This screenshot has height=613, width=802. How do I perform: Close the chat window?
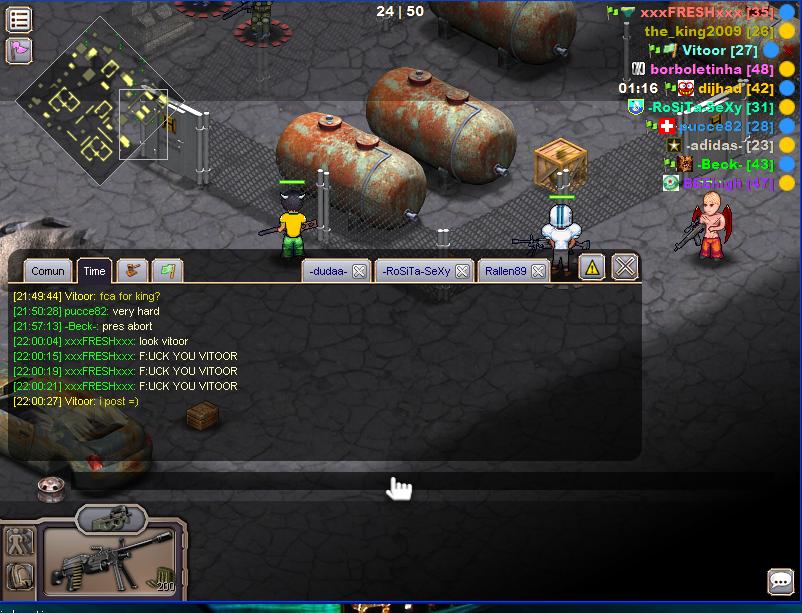625,266
